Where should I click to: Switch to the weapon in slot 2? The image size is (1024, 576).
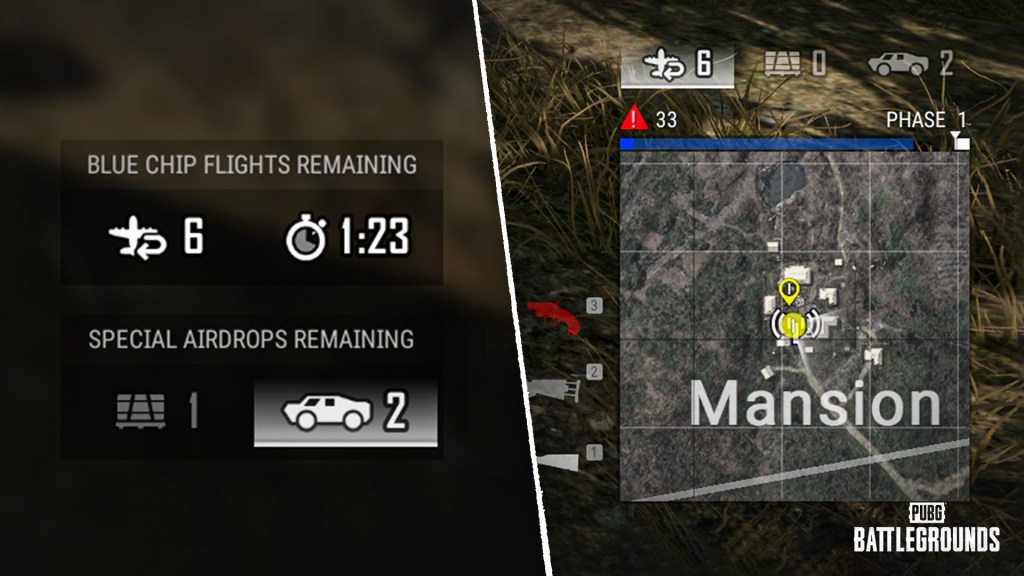tap(560, 387)
